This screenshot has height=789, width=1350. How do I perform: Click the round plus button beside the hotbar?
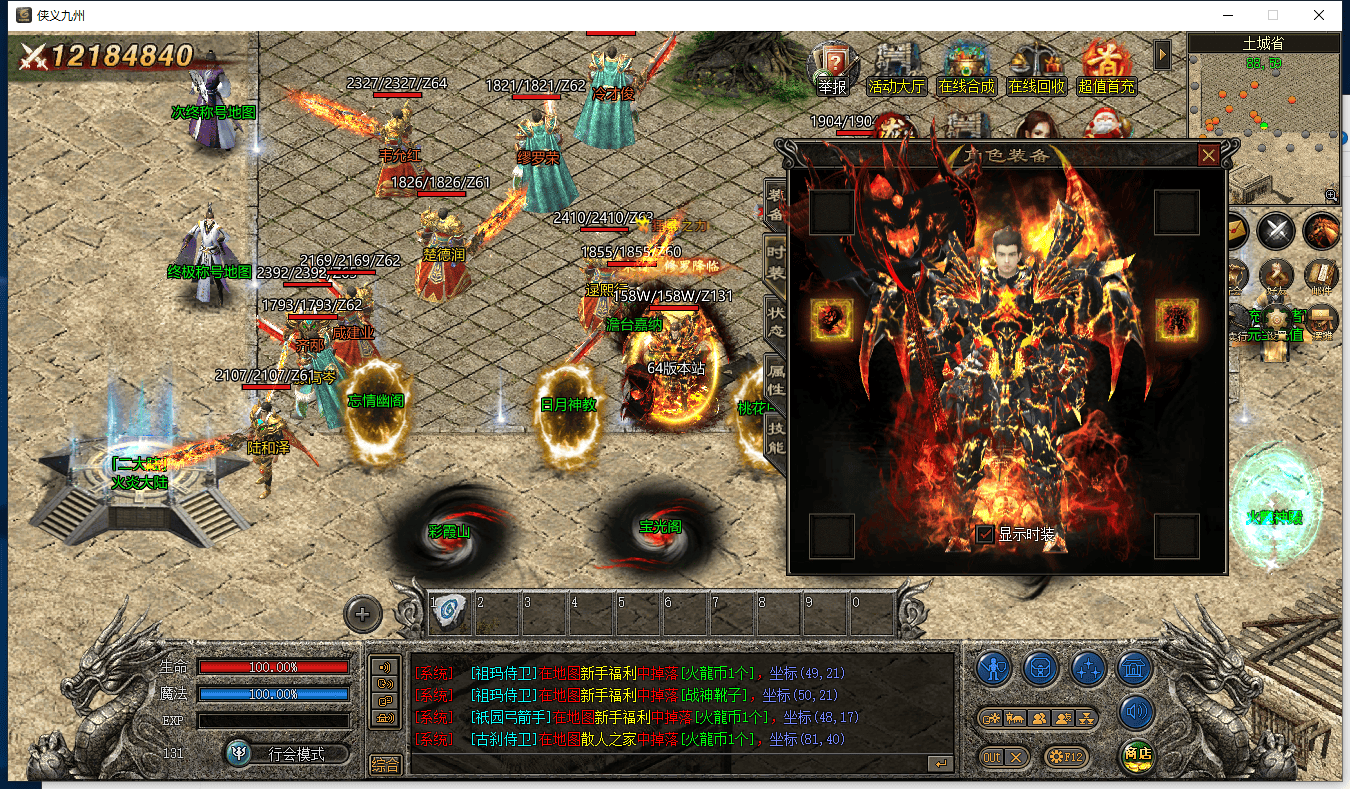click(363, 614)
